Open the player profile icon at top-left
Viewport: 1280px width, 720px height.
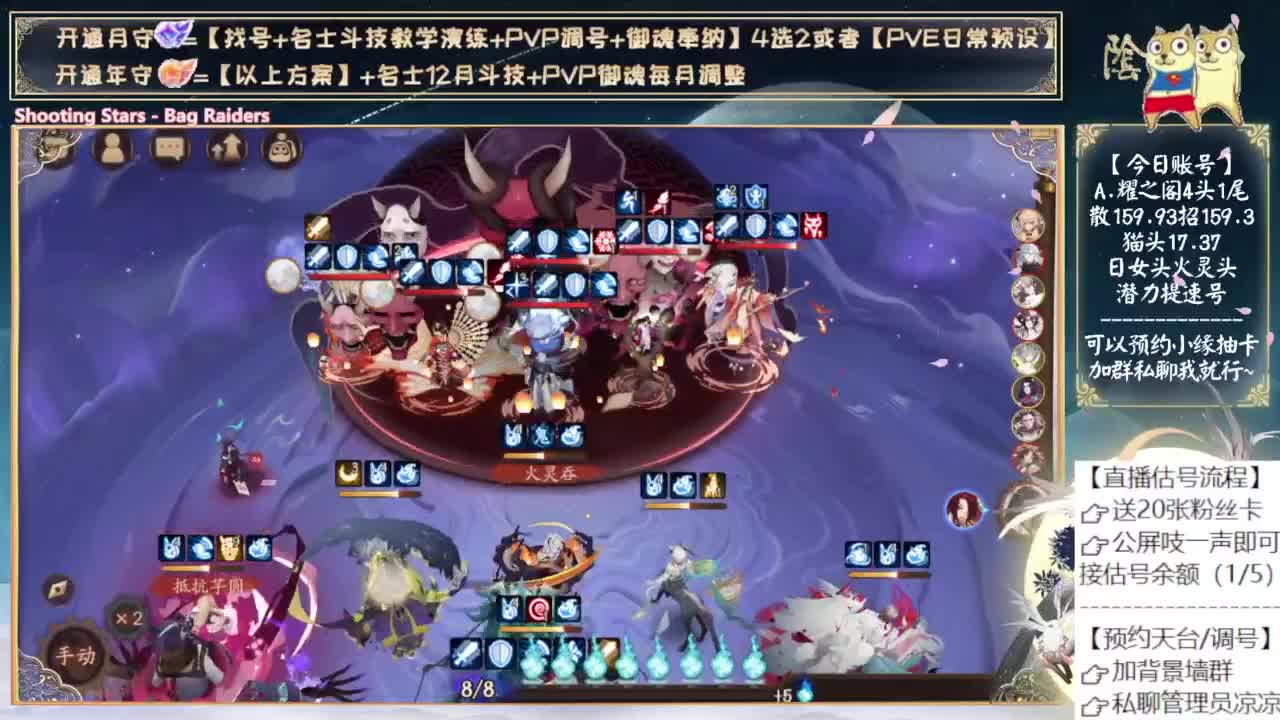point(110,150)
